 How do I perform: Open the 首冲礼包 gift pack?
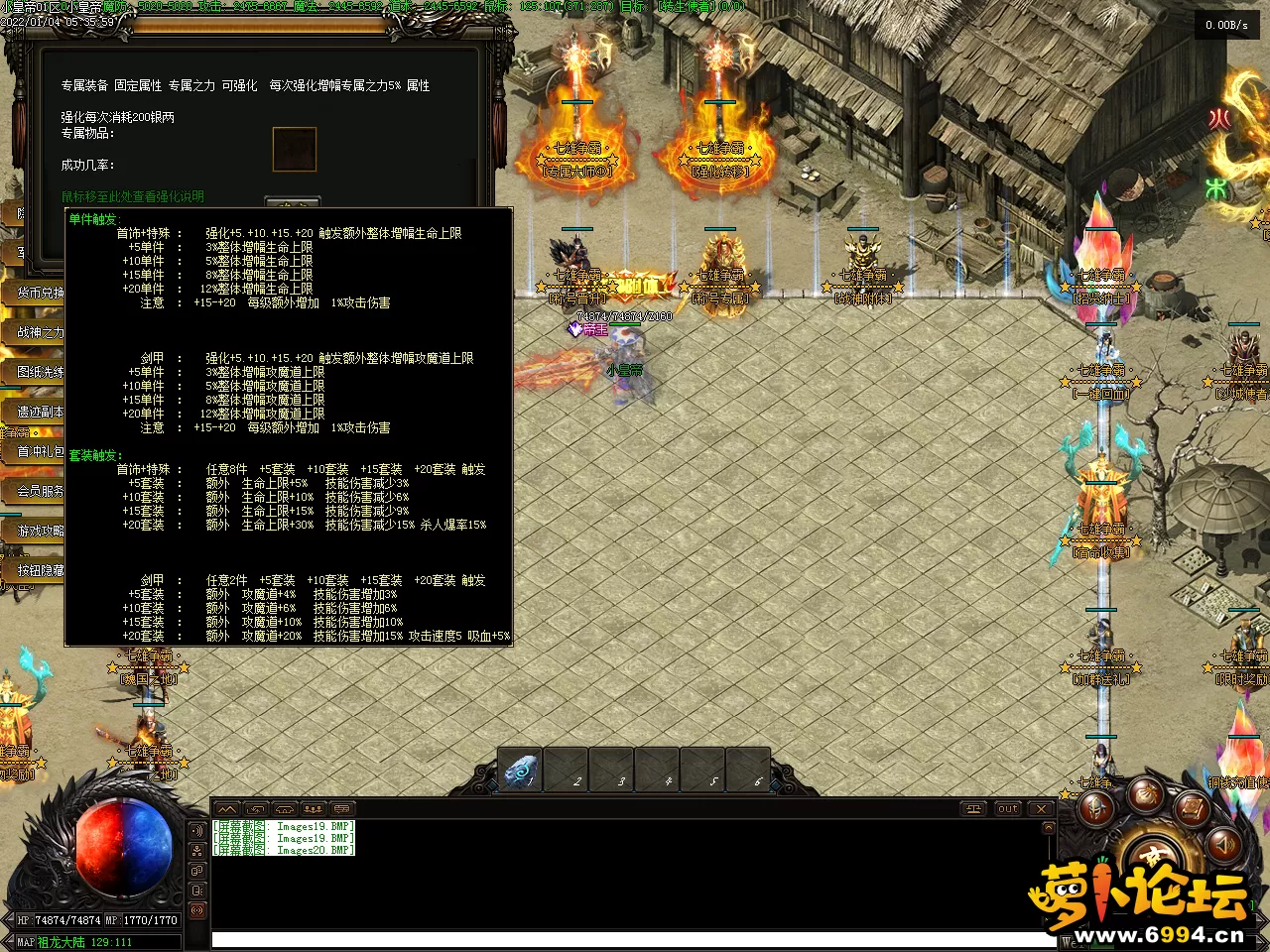pyautogui.click(x=38, y=451)
